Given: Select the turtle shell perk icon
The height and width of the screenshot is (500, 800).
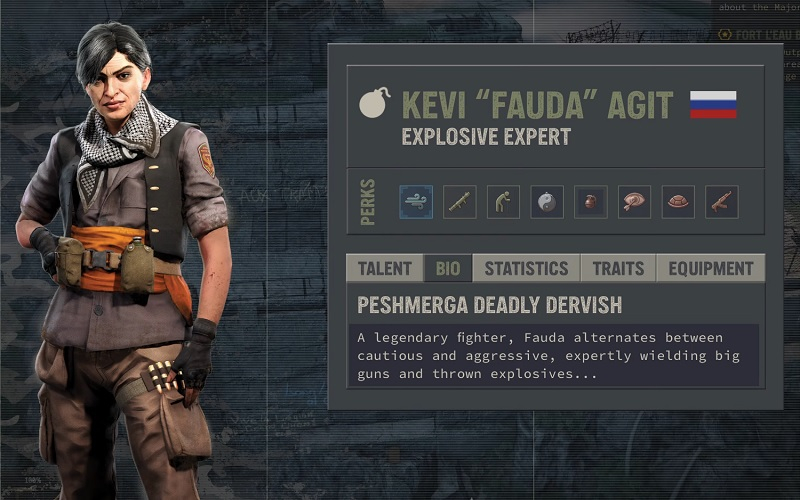Looking at the screenshot, I should (x=678, y=202).
